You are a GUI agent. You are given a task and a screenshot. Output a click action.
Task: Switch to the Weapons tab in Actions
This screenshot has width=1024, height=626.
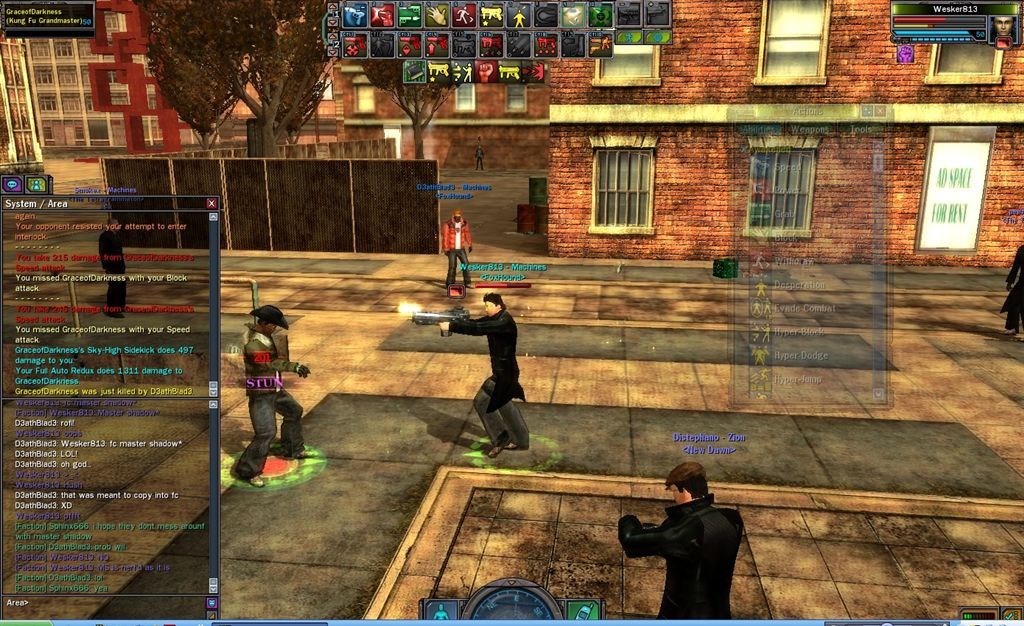click(x=810, y=129)
